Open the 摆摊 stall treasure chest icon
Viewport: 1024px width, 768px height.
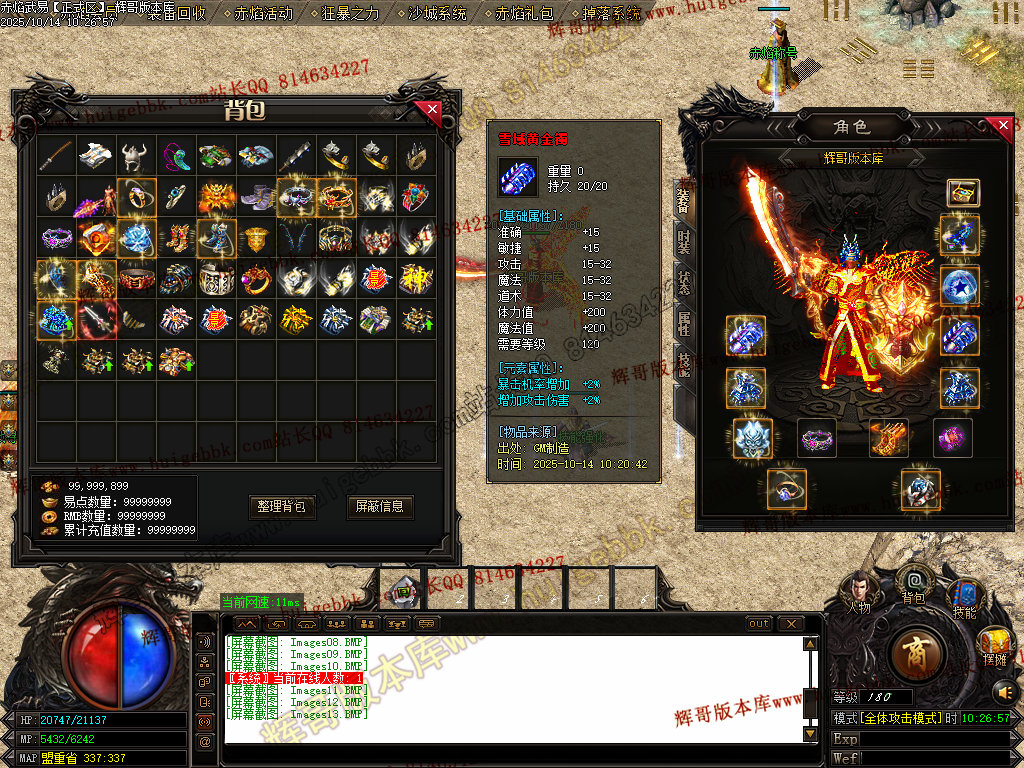[994, 645]
